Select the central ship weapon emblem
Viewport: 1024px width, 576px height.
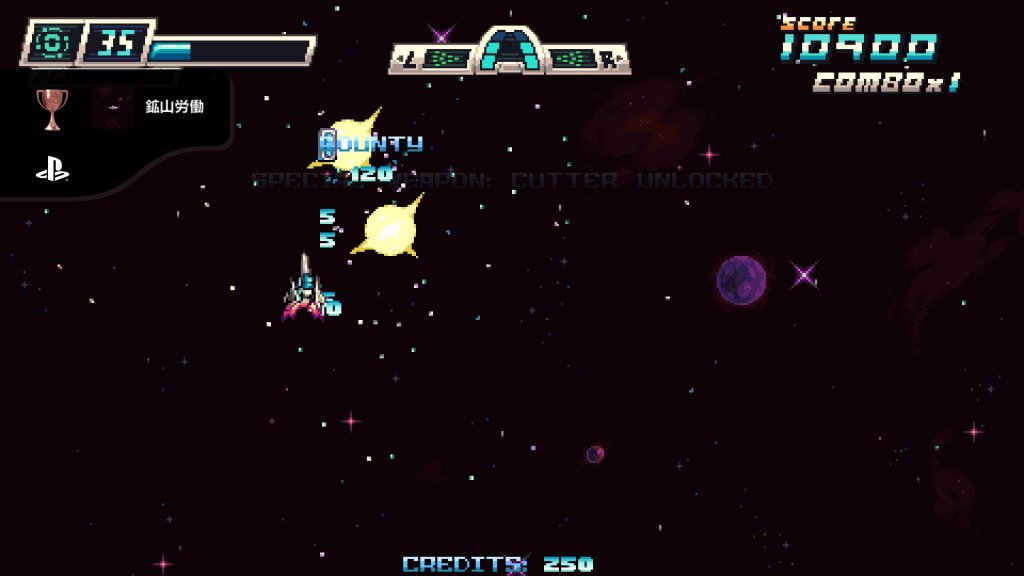pos(510,50)
